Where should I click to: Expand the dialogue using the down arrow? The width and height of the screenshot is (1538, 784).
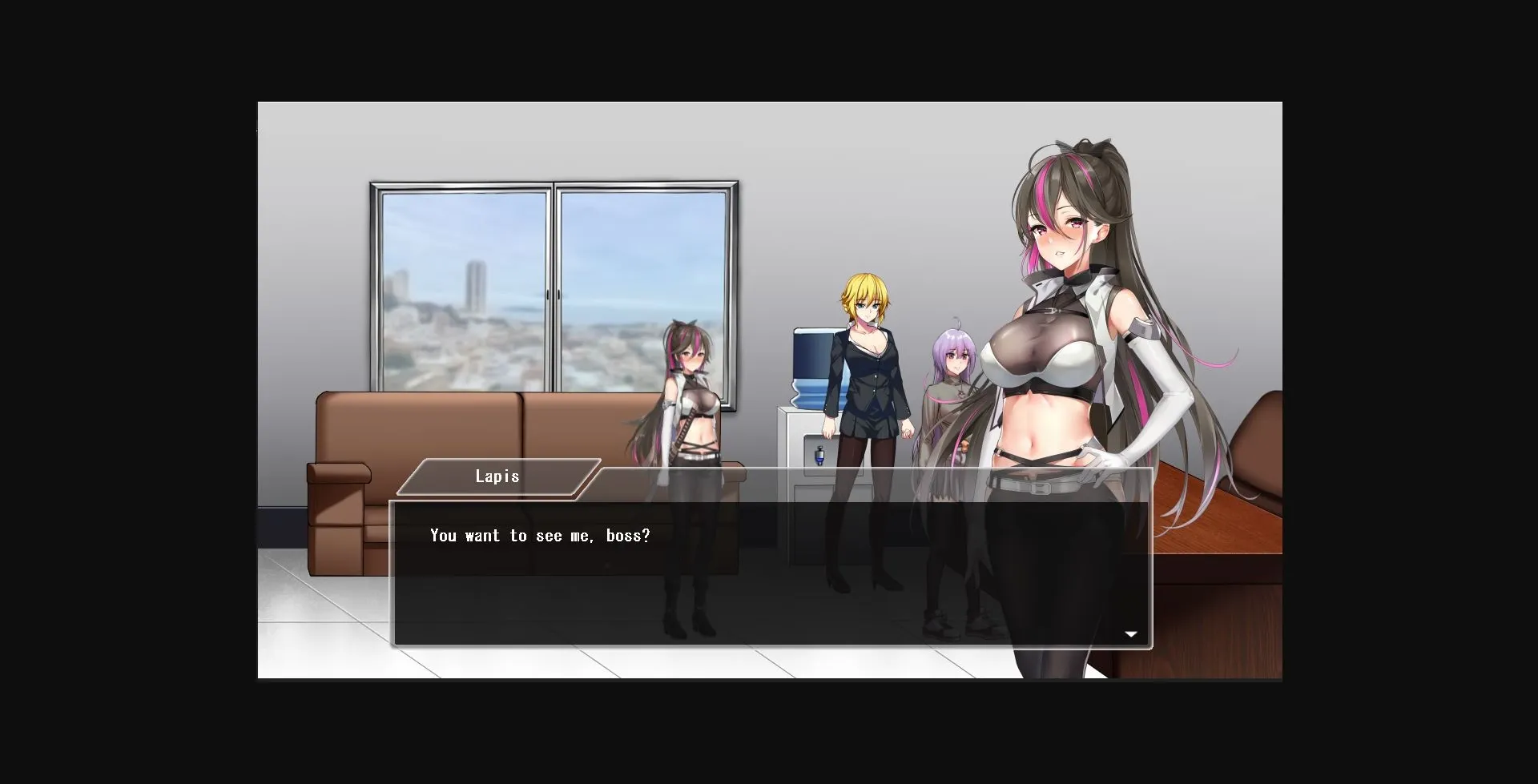click(x=1131, y=633)
